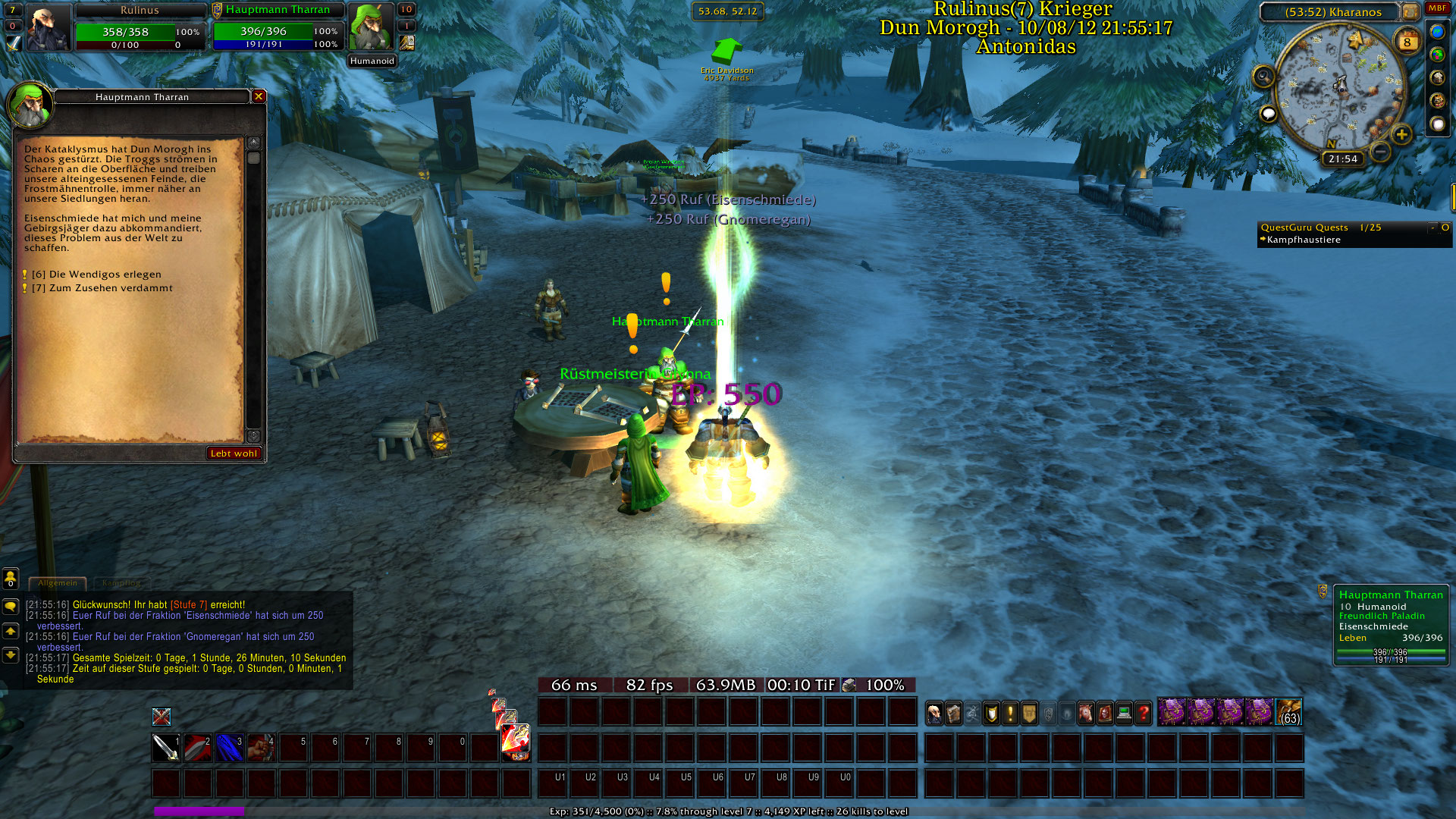This screenshot has height=819, width=1456.
Task: Open the red question mark help button
Action: [1143, 713]
